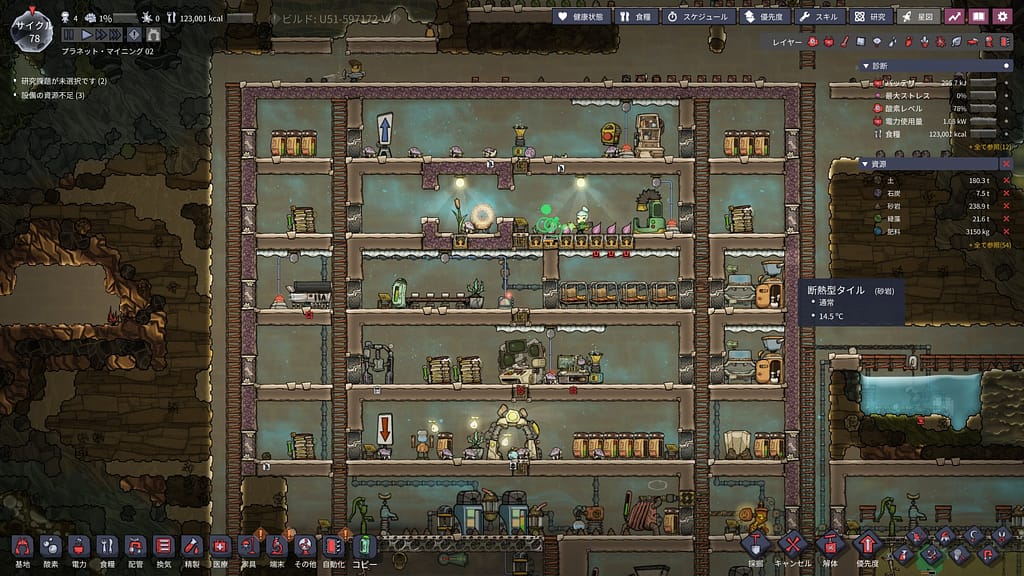Select the 電力 power build category
Viewport: 1024px width, 576px height.
(x=78, y=548)
